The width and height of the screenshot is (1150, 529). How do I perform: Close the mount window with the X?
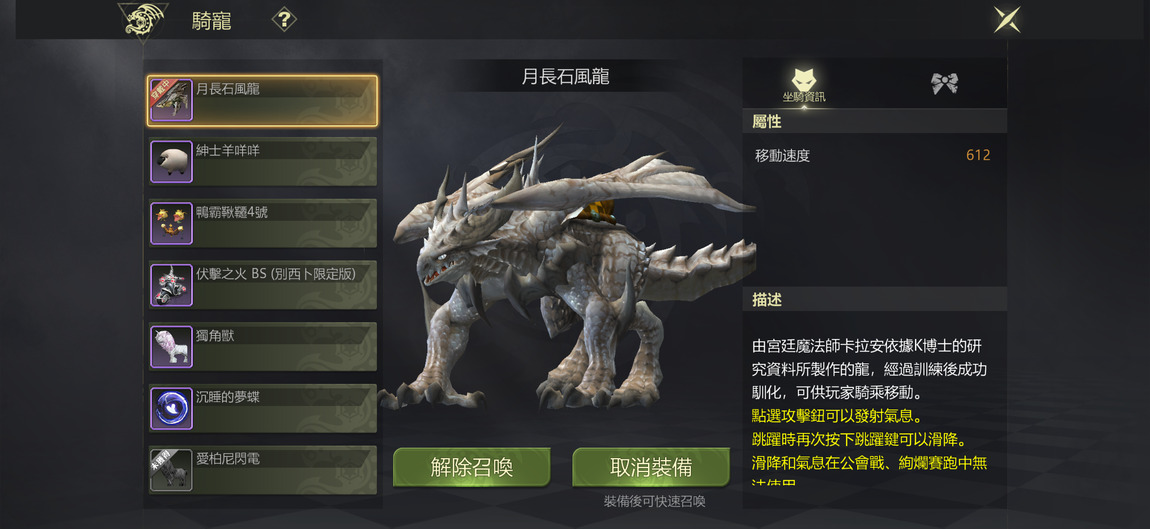coord(1007,20)
